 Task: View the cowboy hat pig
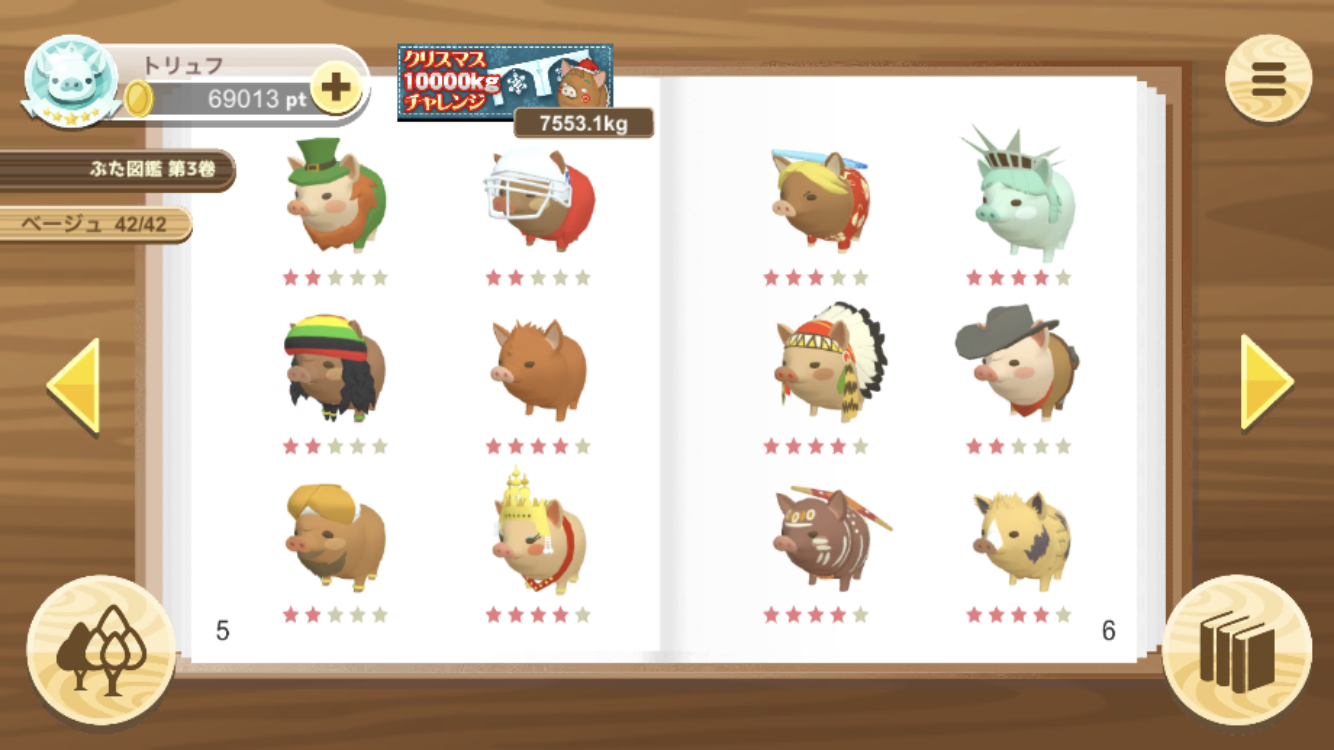pos(1017,360)
